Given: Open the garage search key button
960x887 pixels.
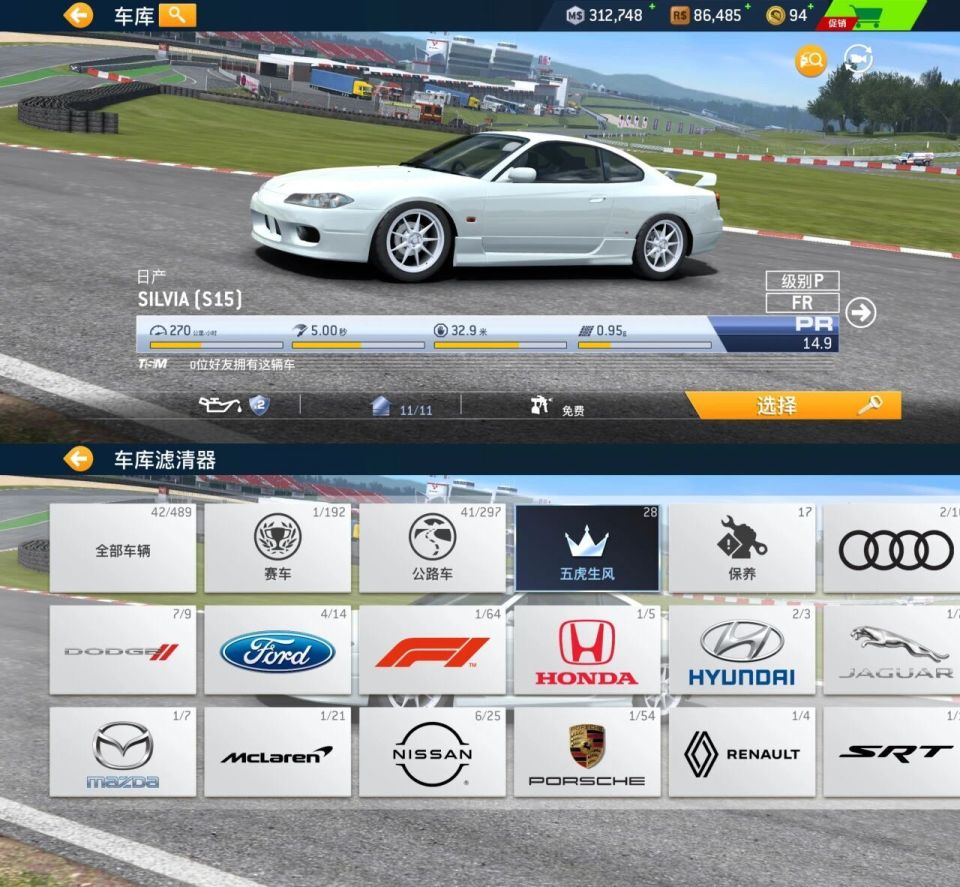Looking at the screenshot, I should (x=177, y=15).
